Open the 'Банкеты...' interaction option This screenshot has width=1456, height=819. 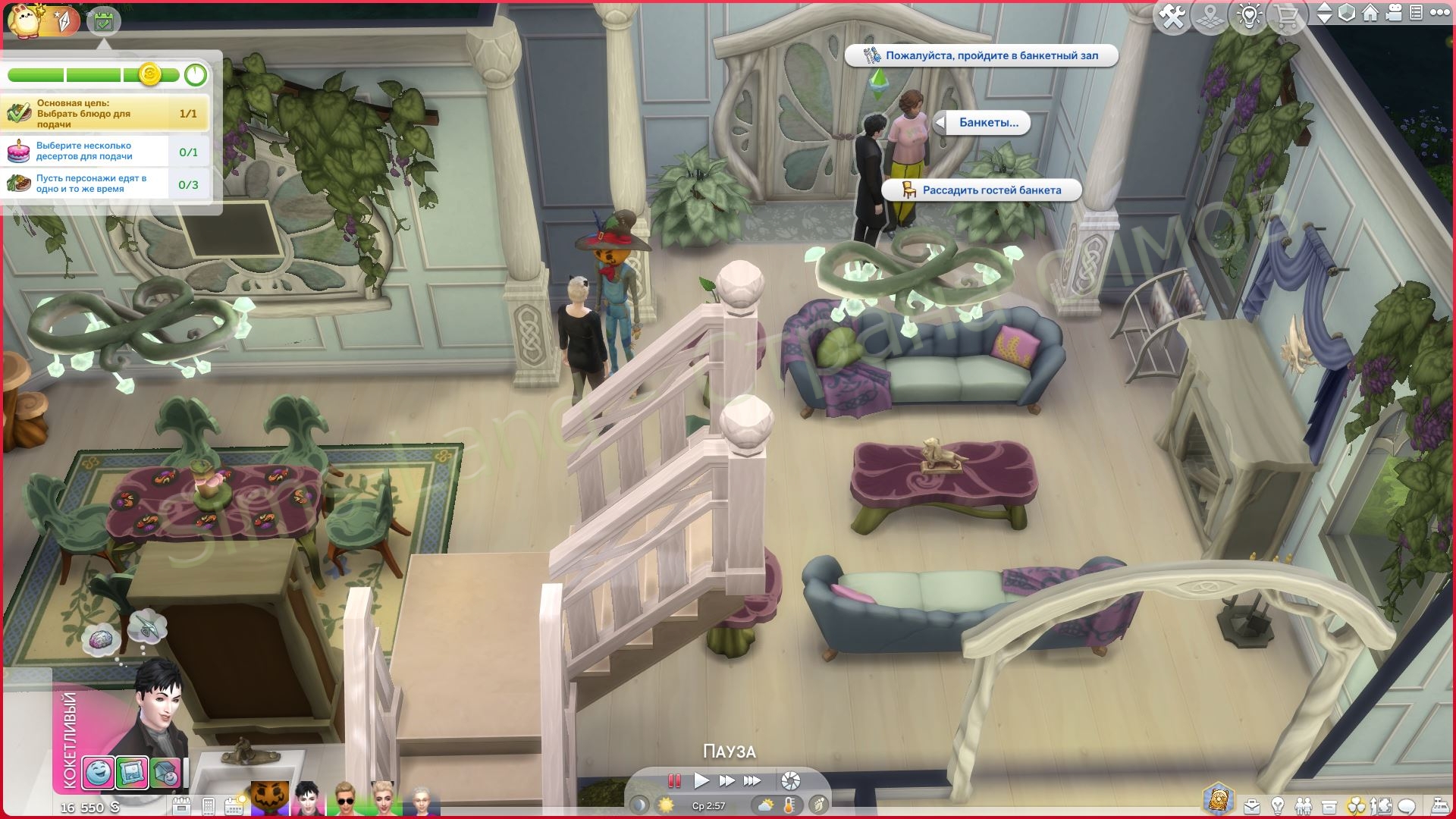click(987, 124)
